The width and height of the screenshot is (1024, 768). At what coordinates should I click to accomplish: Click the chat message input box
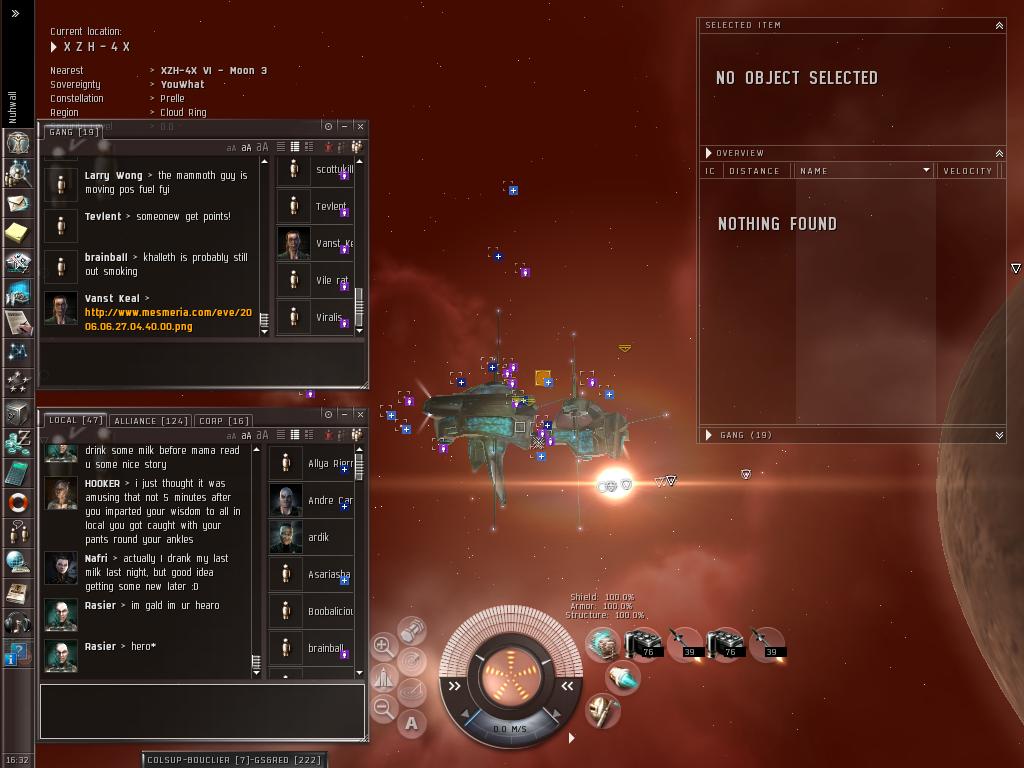202,711
